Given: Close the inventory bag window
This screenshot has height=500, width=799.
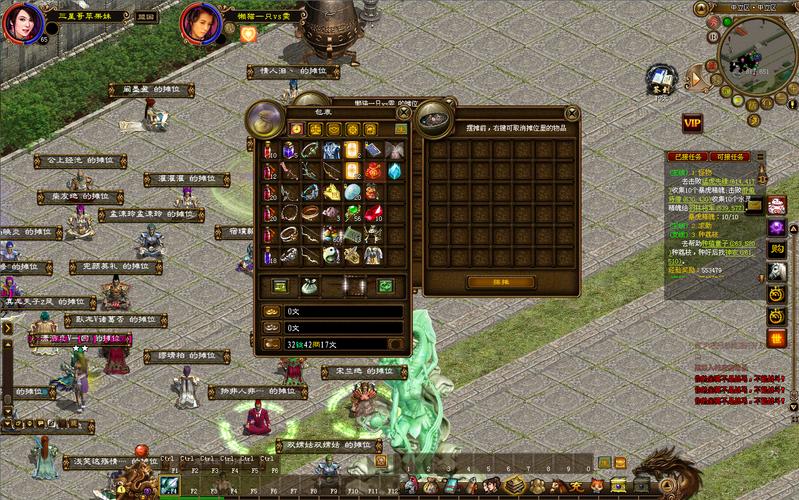Looking at the screenshot, I should (x=403, y=111).
